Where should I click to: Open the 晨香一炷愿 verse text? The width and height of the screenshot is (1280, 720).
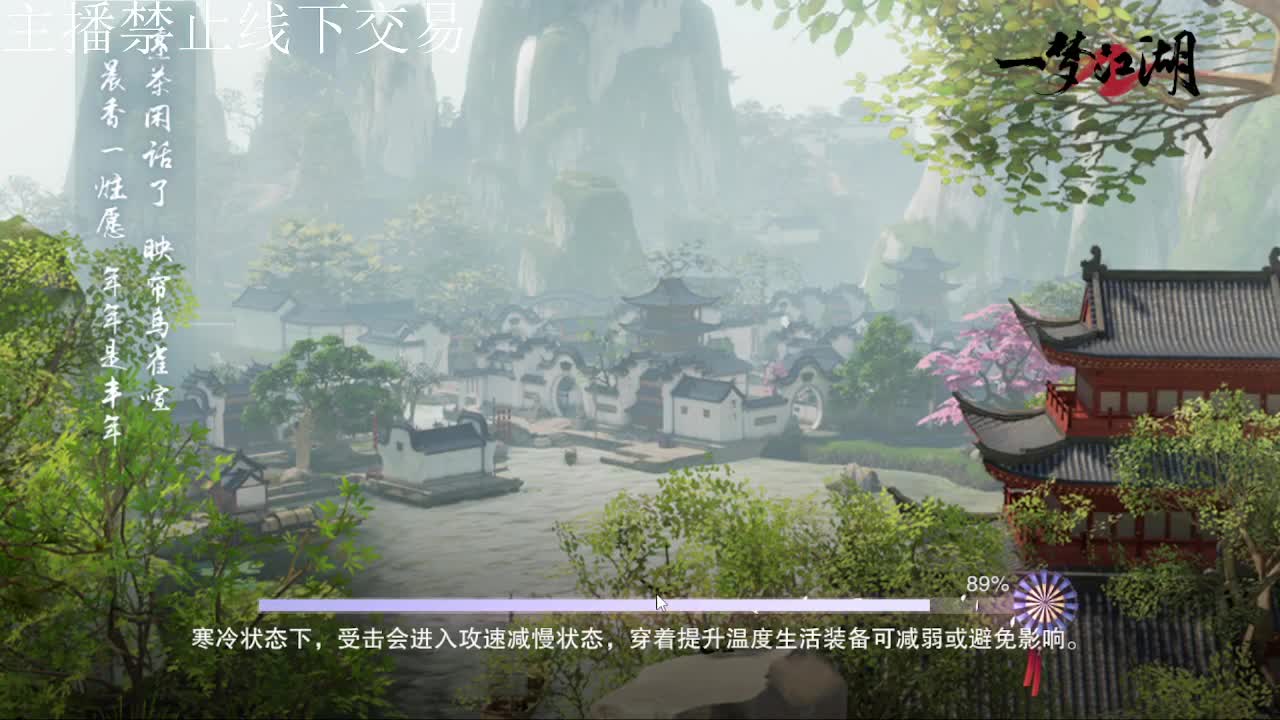click(110, 150)
